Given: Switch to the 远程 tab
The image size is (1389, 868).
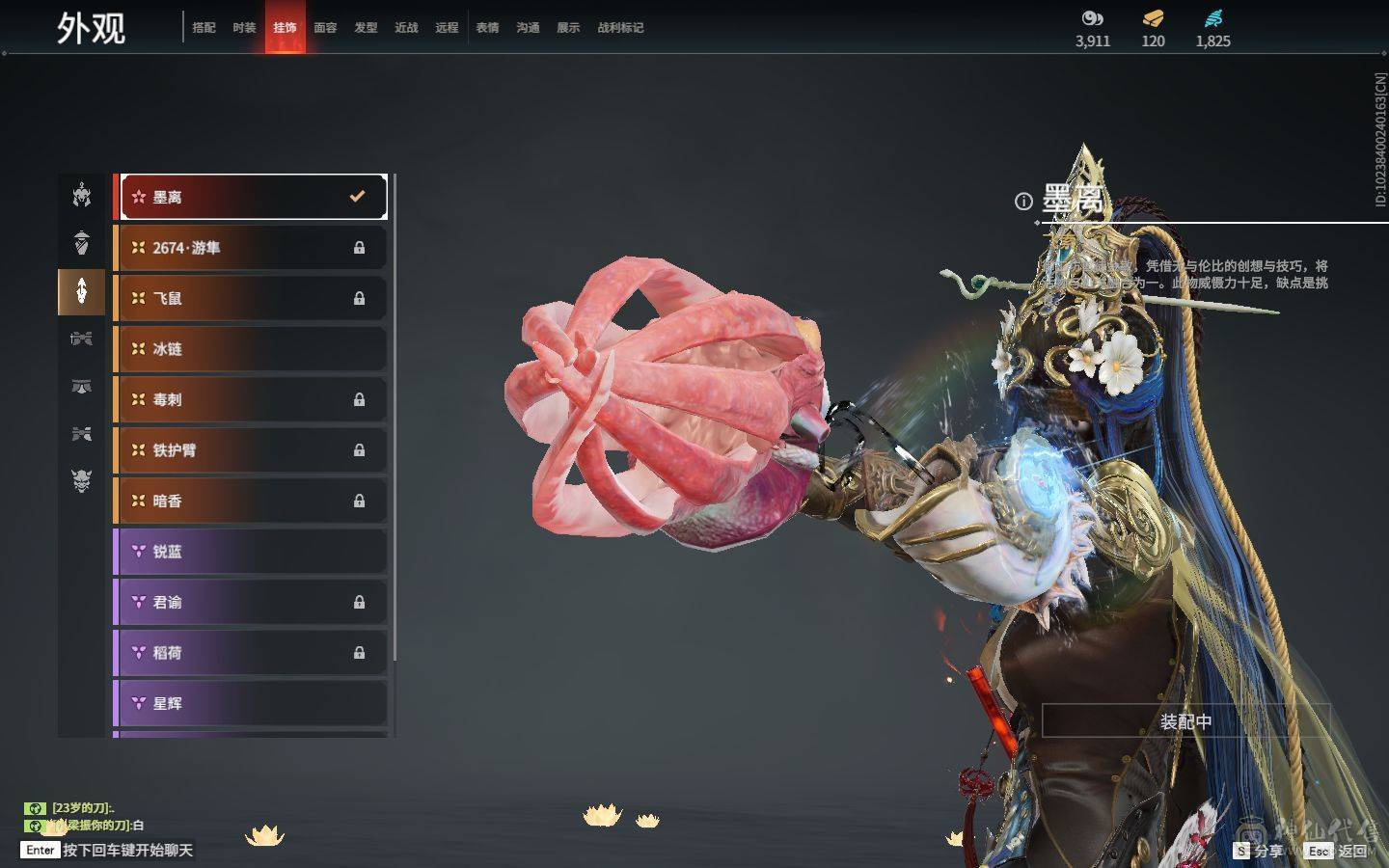Looking at the screenshot, I should 447,28.
